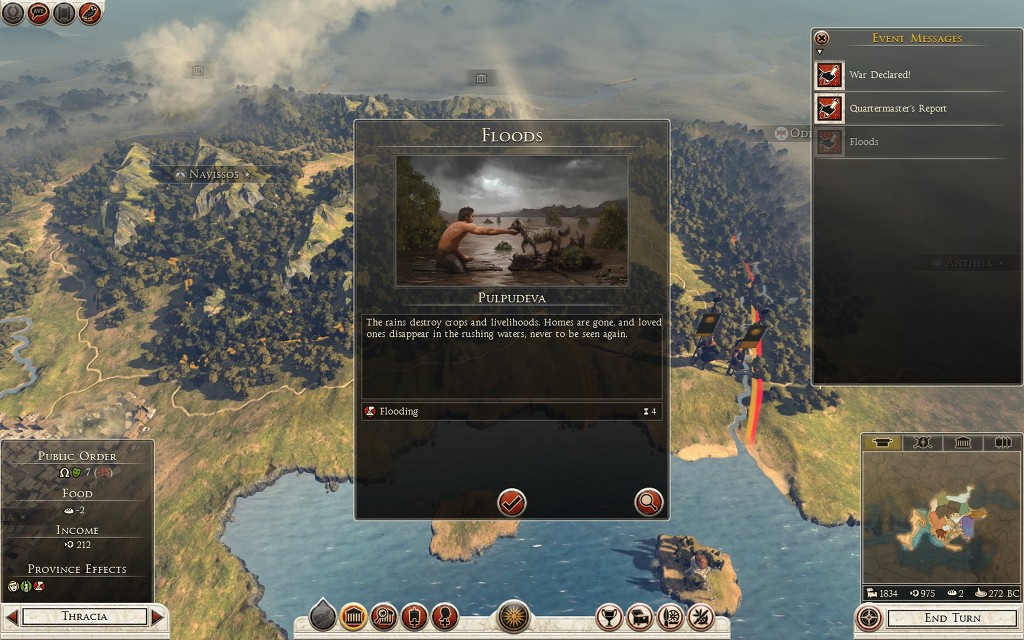Zoom to the flood location with magnifier button
This screenshot has height=640, width=1024.
click(648, 502)
